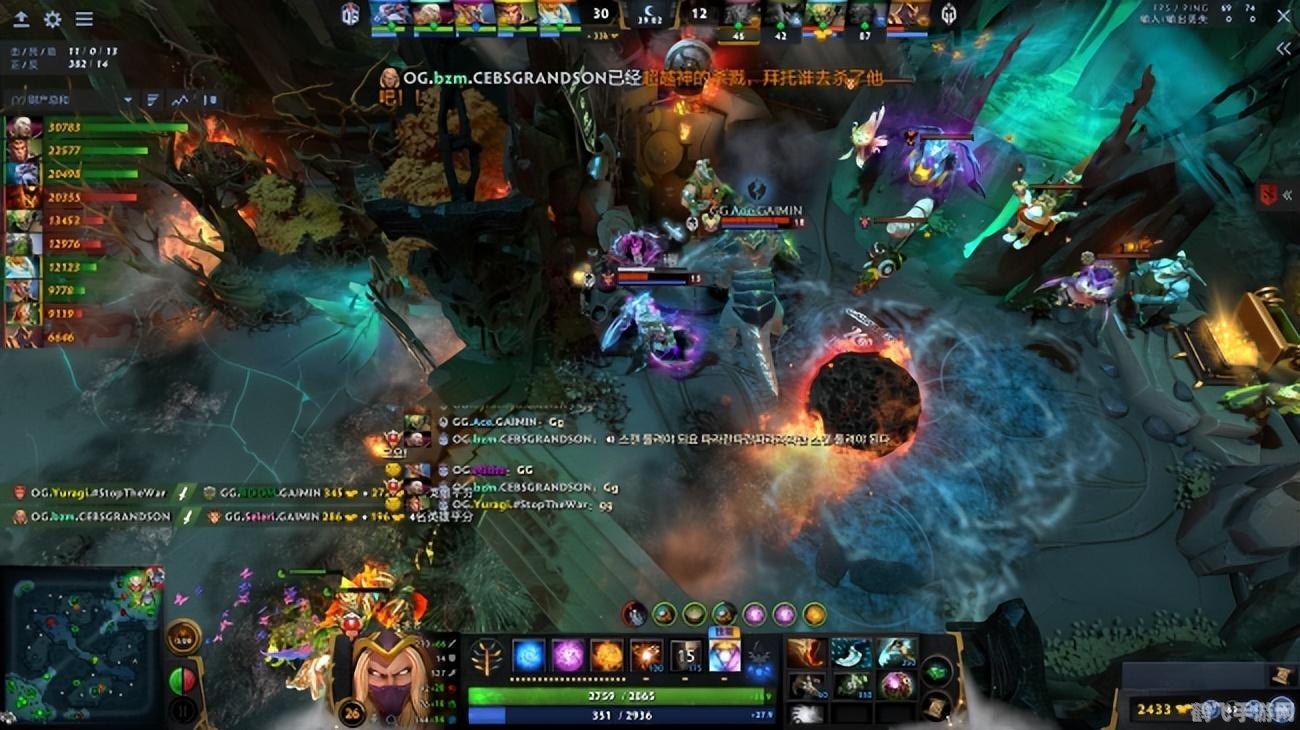1300x730 pixels.
Task: Click the talent tree icon beside abilities
Action: point(486,654)
